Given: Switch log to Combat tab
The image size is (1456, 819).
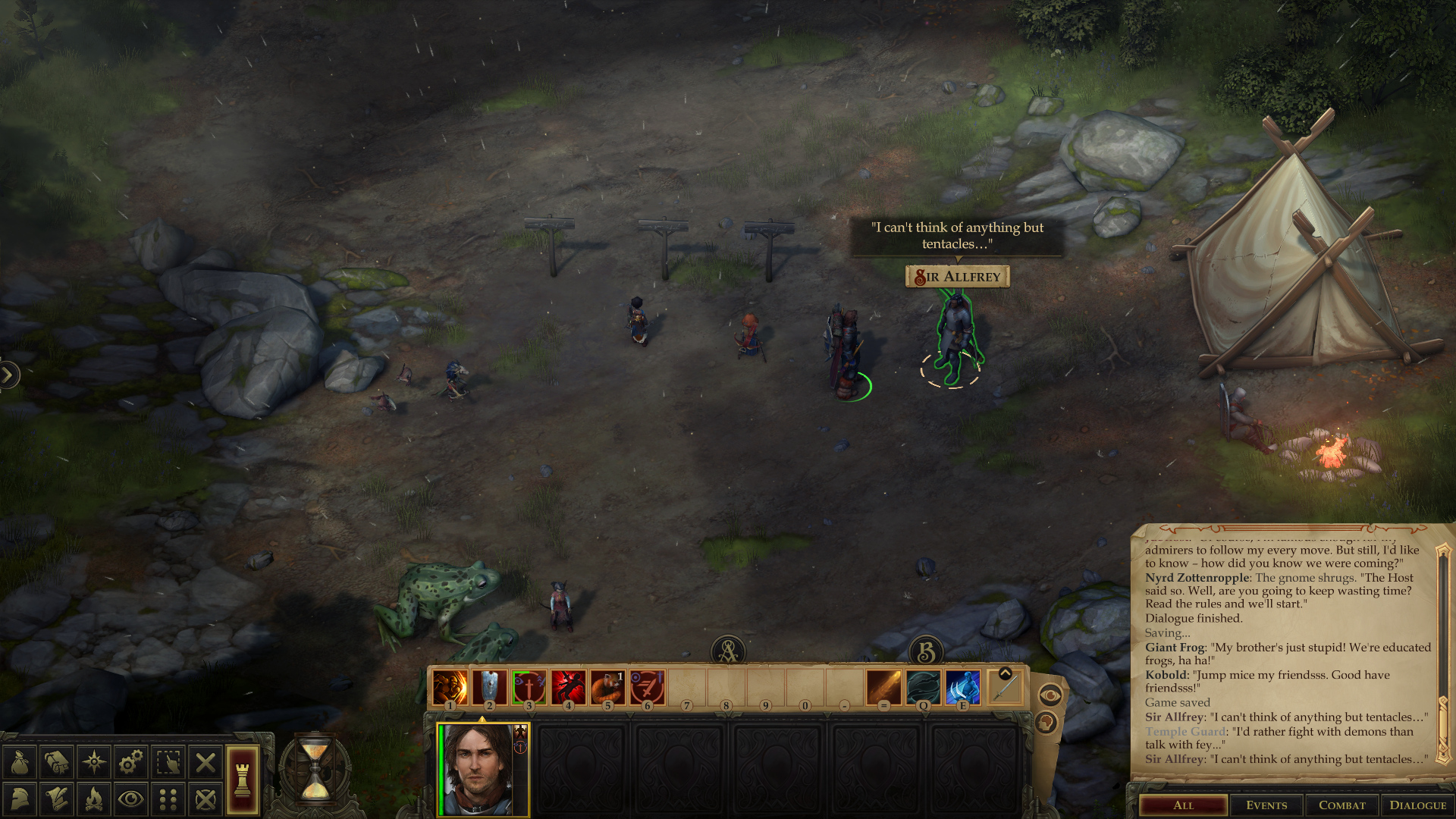Looking at the screenshot, I should coord(1341,805).
